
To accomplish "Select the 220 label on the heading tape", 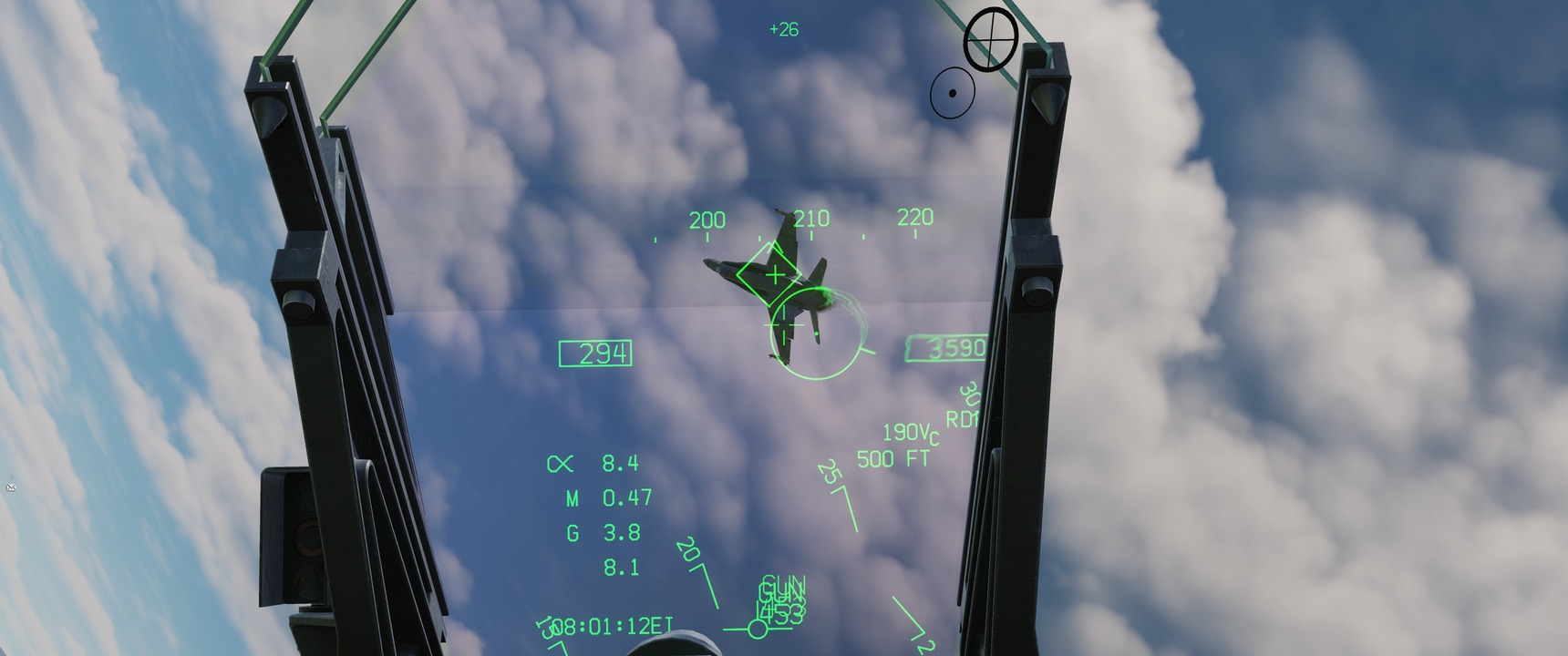I will point(915,217).
